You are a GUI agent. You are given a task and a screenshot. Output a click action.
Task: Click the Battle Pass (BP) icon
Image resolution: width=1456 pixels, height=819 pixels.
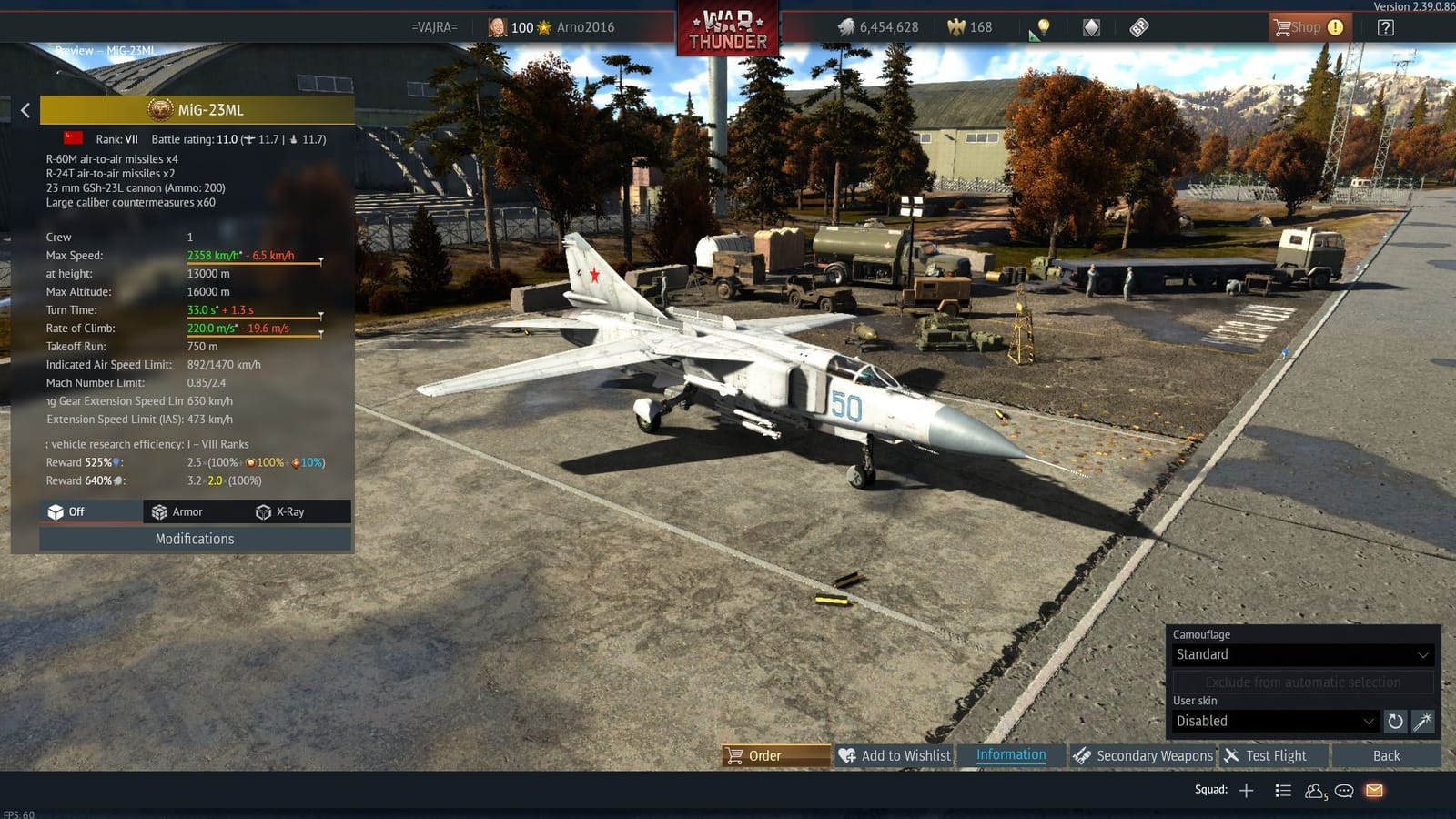[1137, 27]
